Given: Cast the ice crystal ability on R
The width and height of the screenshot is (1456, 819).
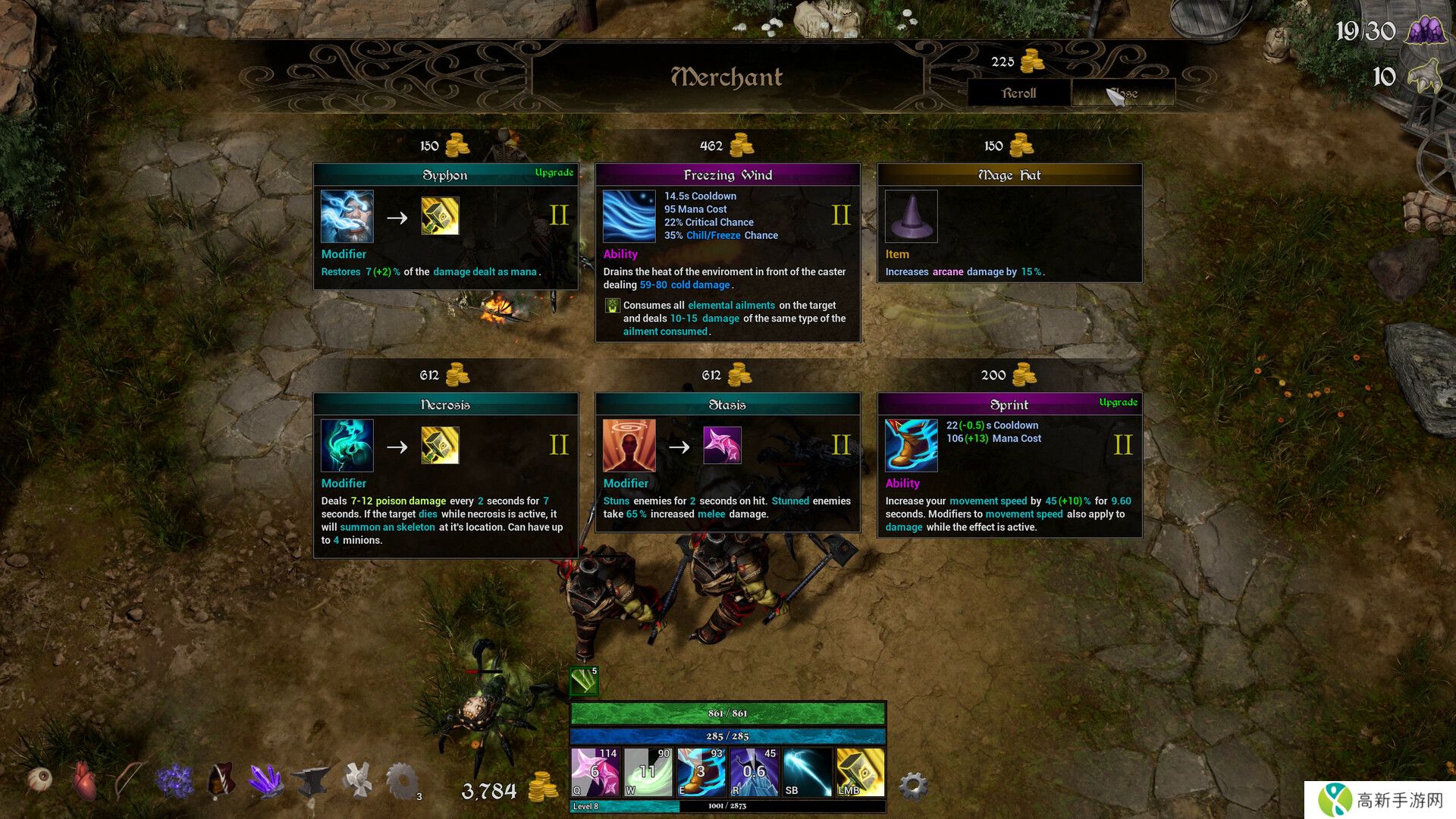Looking at the screenshot, I should tap(754, 772).
